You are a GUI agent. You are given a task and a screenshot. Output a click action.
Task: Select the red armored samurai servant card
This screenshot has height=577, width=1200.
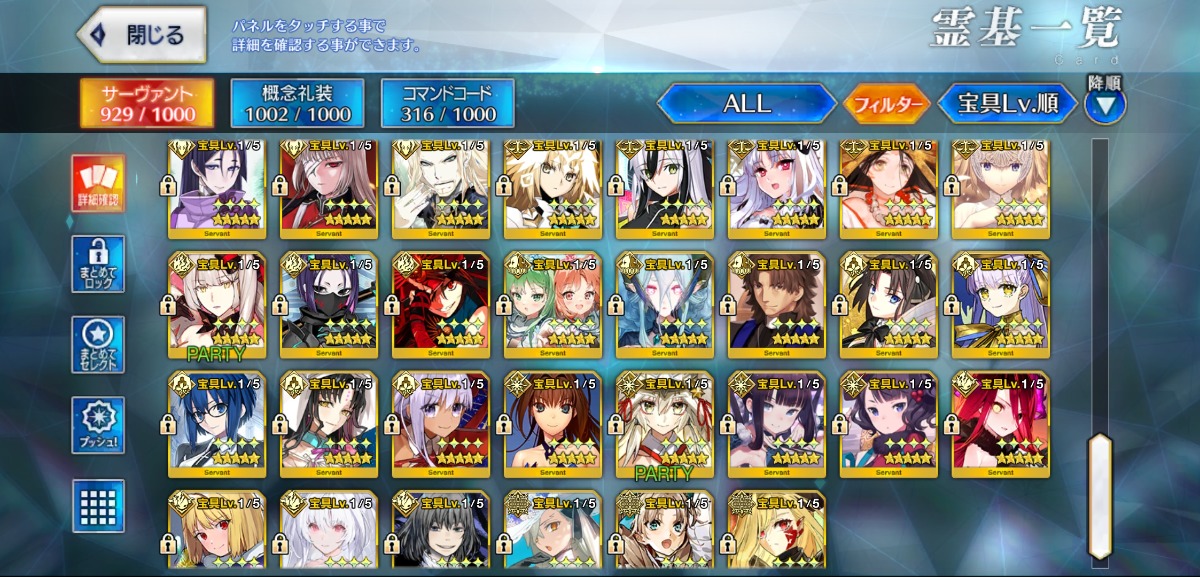pyautogui.click(x=441, y=302)
